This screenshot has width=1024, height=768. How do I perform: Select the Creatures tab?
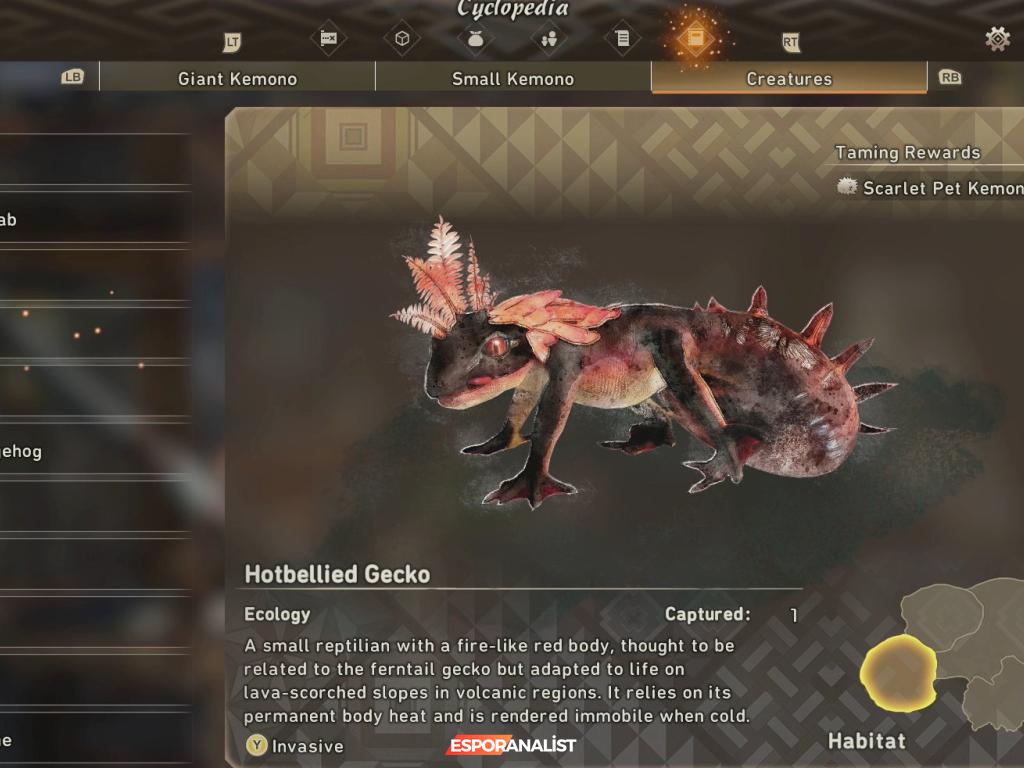point(789,78)
